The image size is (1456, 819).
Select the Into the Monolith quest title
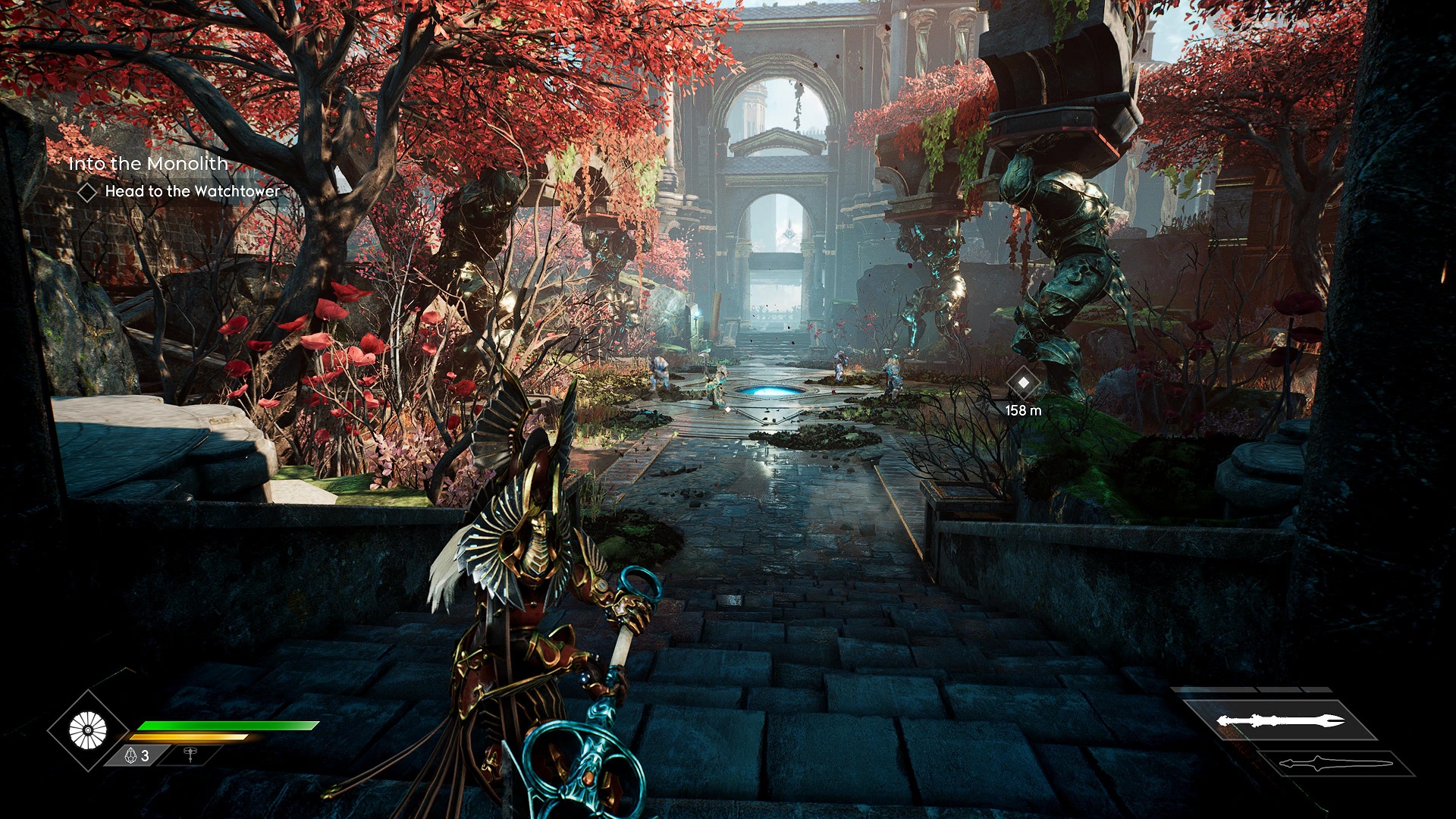148,164
